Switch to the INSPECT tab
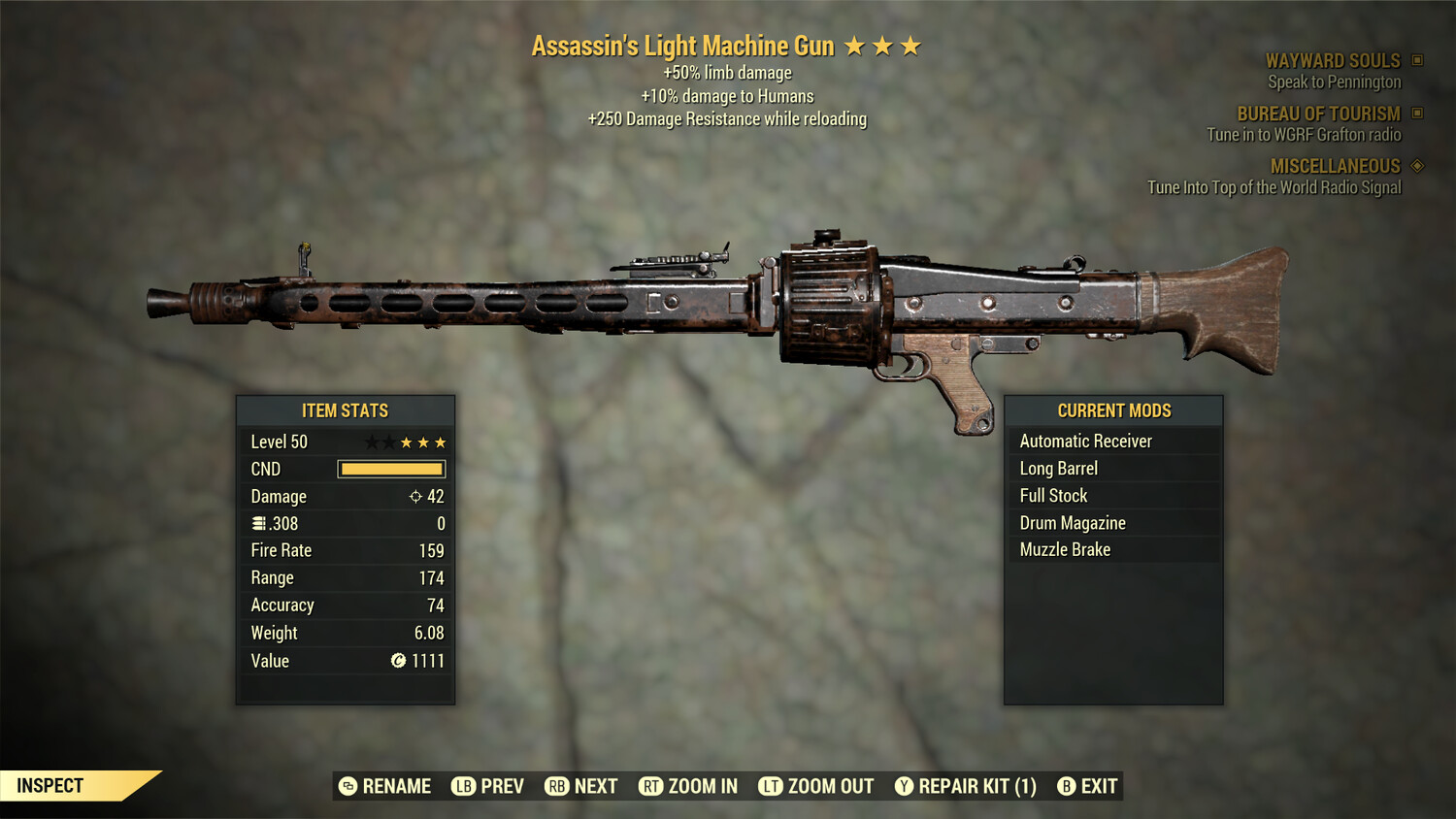The width and height of the screenshot is (1456, 819). 51,785
